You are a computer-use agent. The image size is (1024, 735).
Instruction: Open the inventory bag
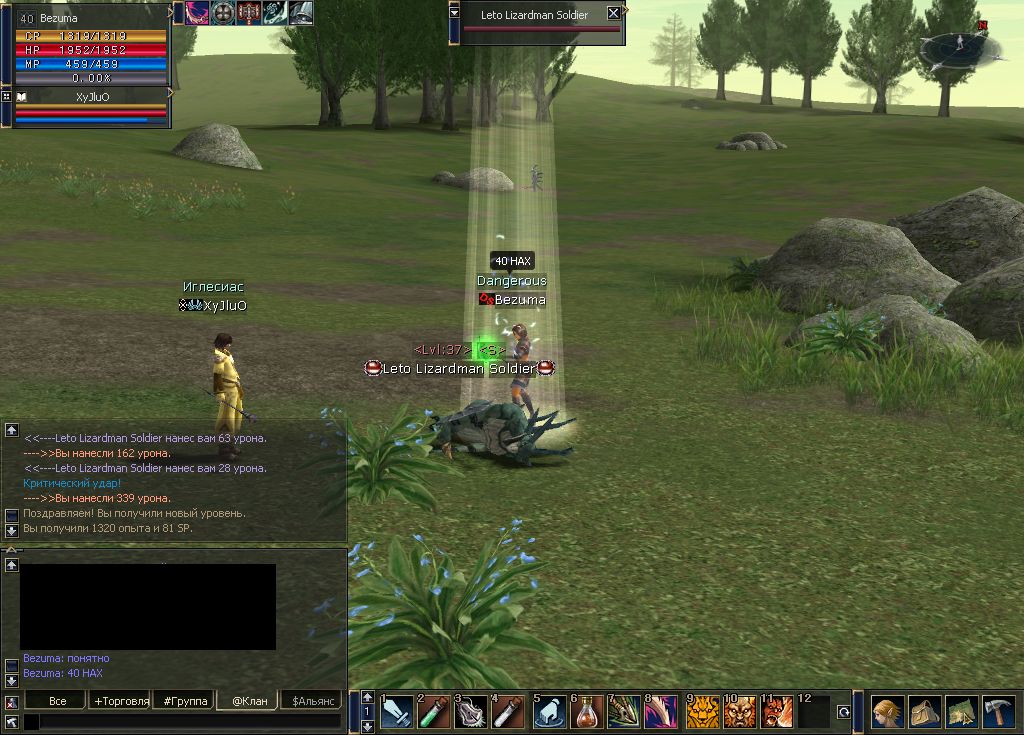coord(924,712)
